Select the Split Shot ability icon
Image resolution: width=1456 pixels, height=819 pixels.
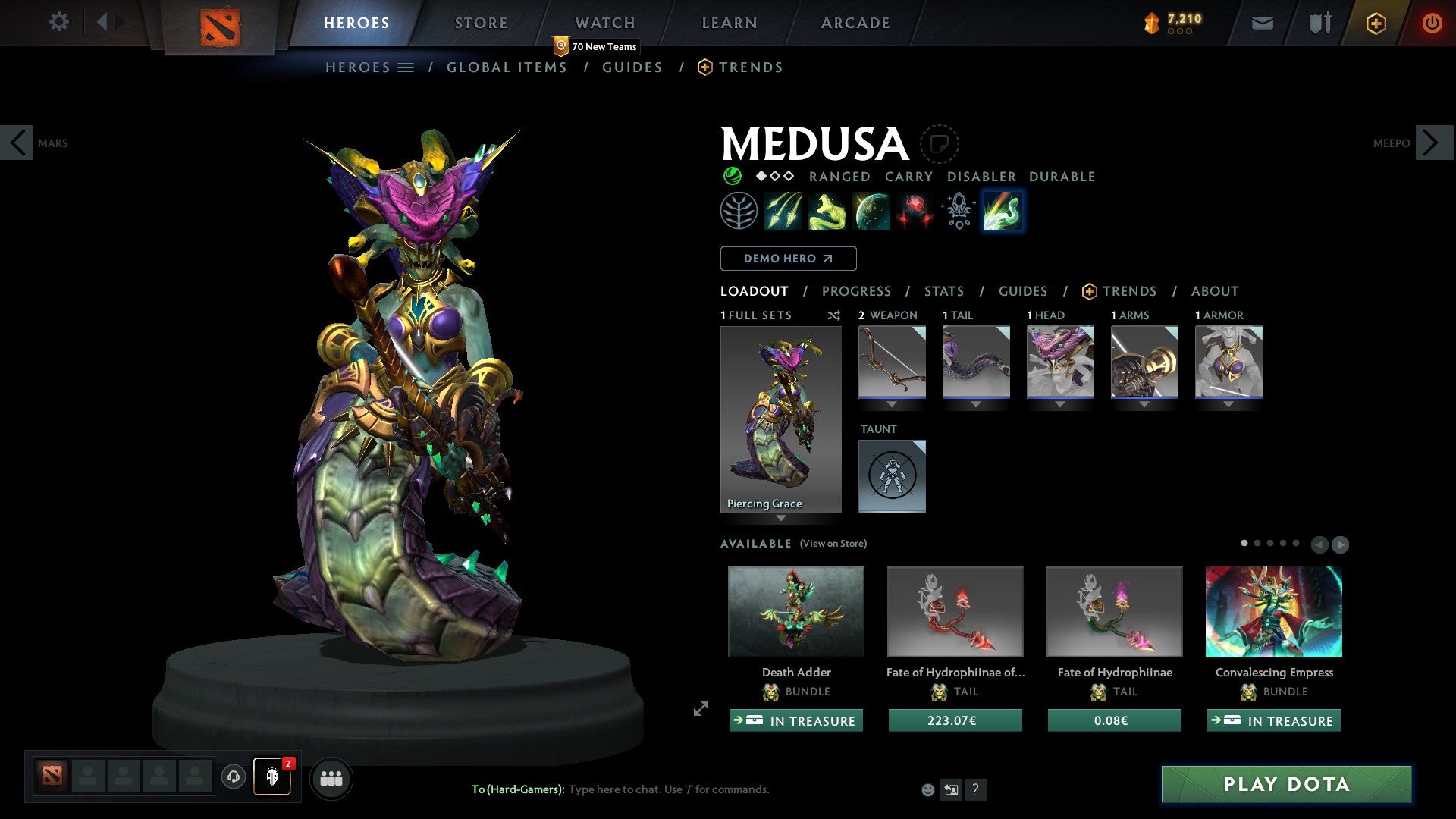tap(783, 211)
